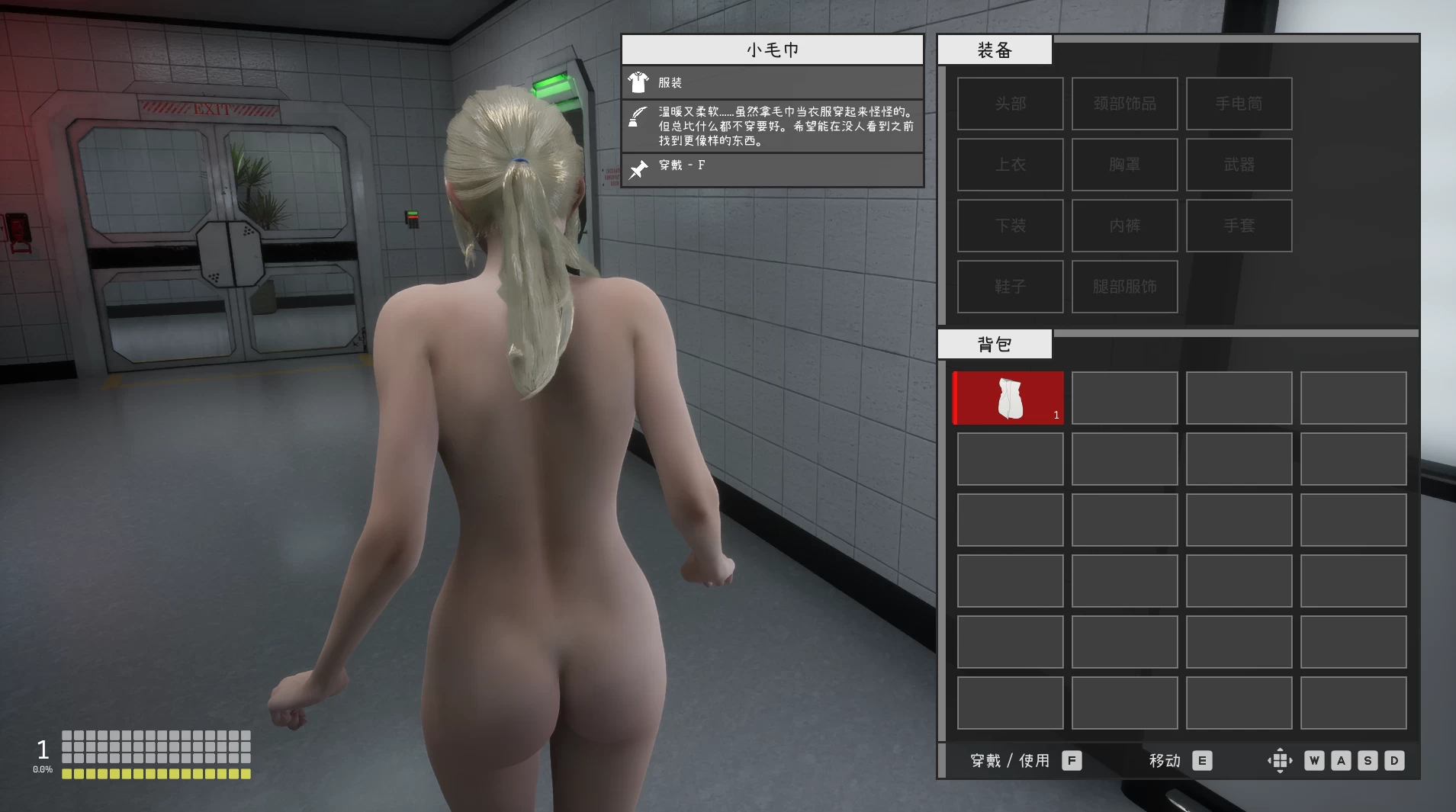Click the shirt clothing icon in the towel tooltip
This screenshot has width=1456, height=812.
pos(638,82)
